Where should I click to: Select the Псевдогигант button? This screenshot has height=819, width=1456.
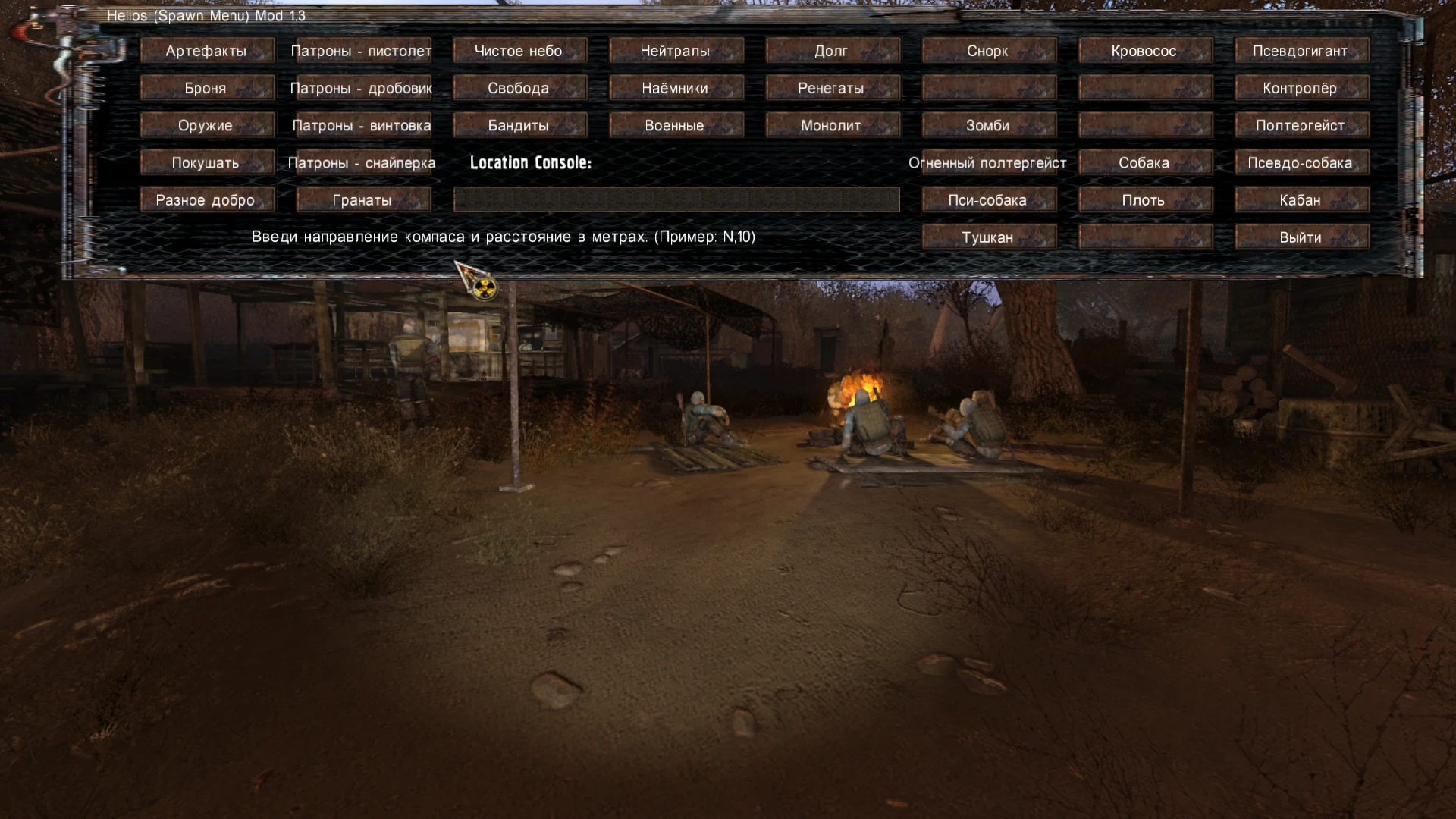coord(1301,50)
